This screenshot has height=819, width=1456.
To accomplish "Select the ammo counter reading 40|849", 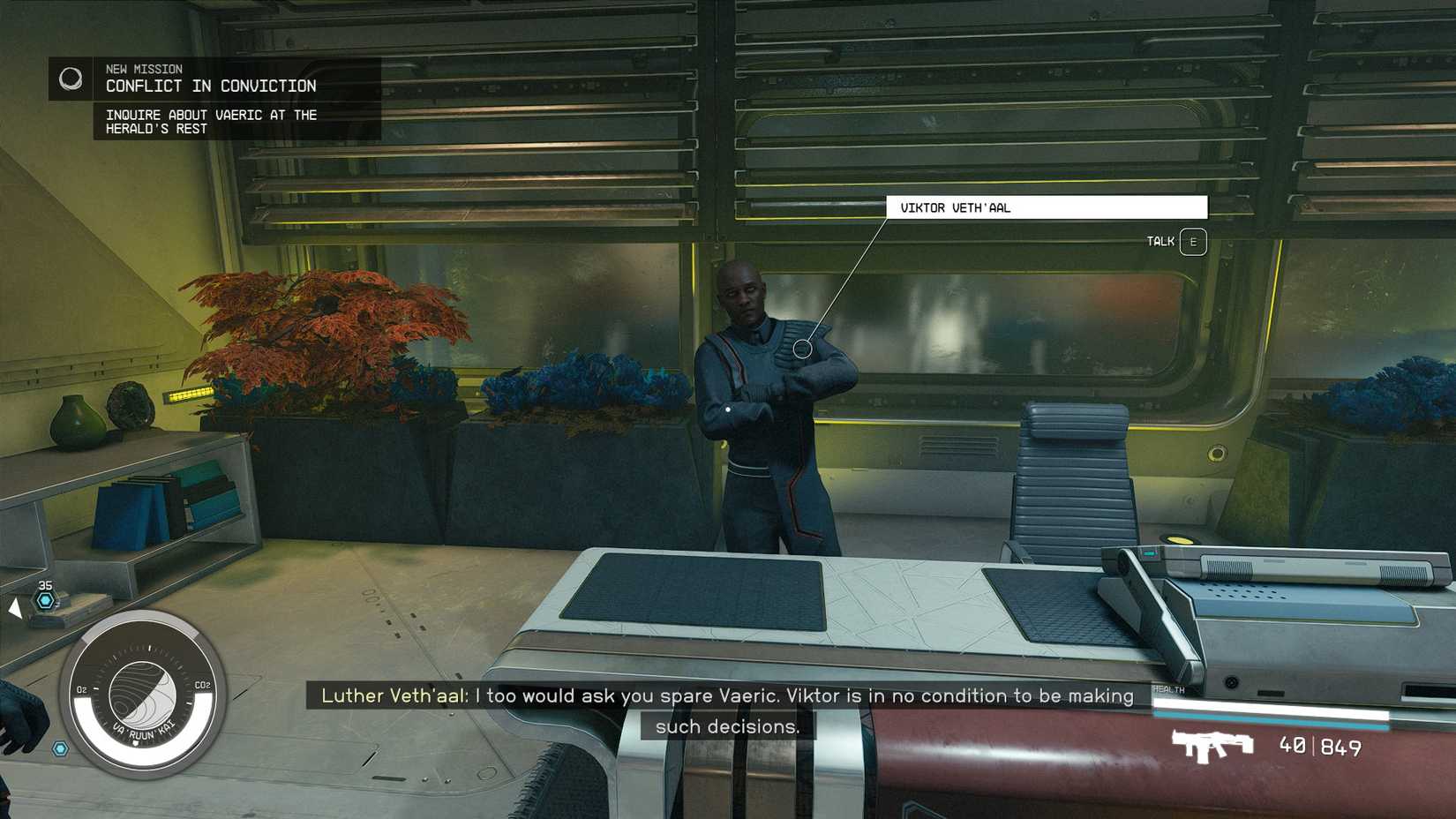I will point(1320,747).
